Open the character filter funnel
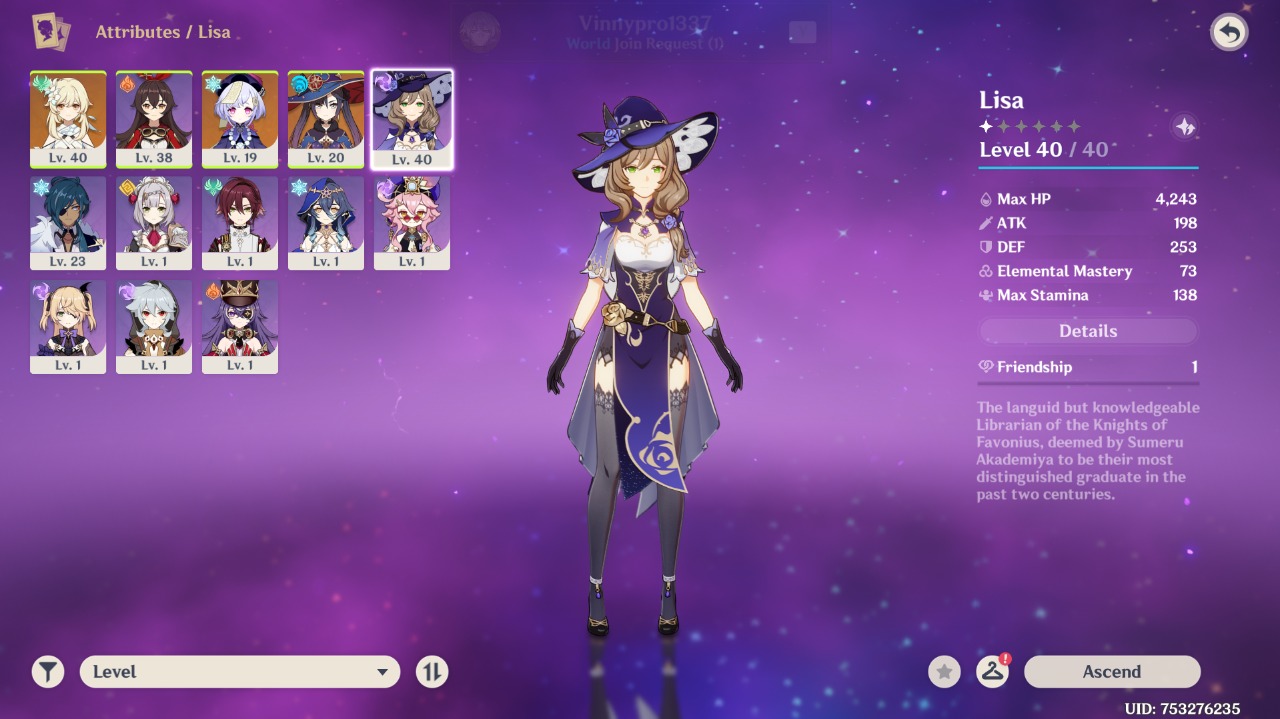Viewport: 1280px width, 719px height. pos(48,672)
